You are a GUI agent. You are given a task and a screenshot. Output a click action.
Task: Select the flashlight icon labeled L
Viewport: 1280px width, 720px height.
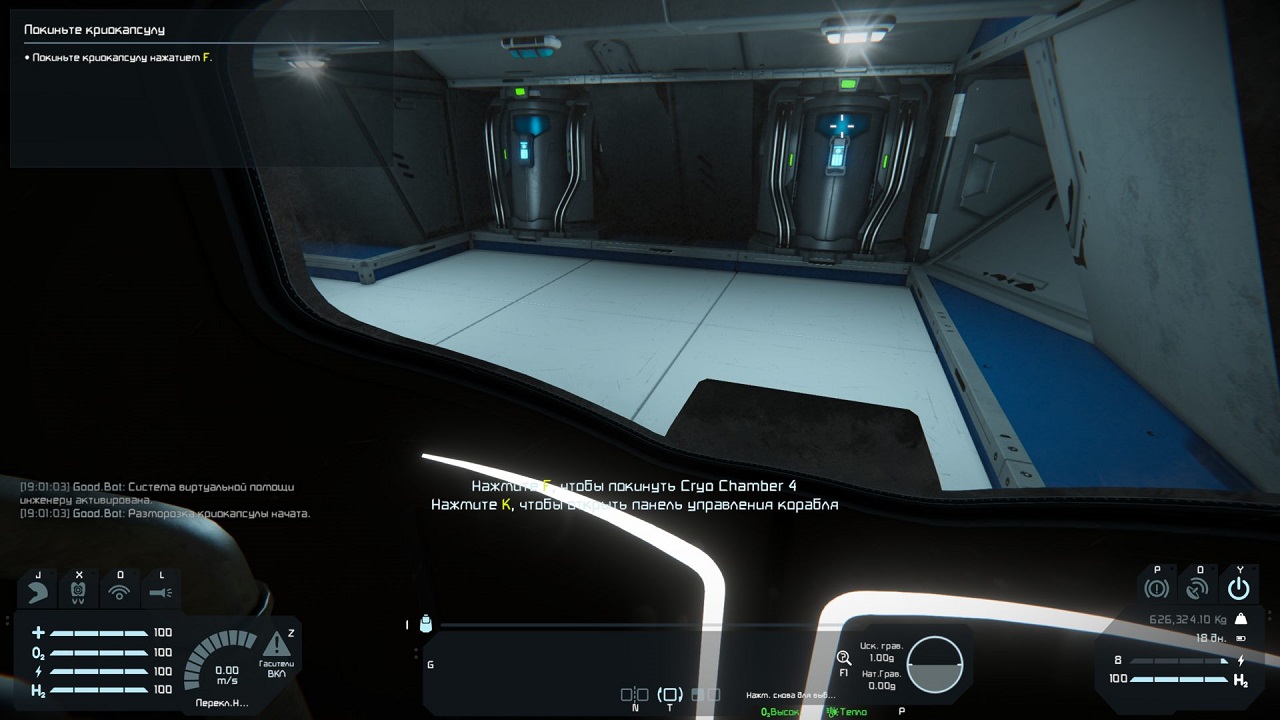161,592
